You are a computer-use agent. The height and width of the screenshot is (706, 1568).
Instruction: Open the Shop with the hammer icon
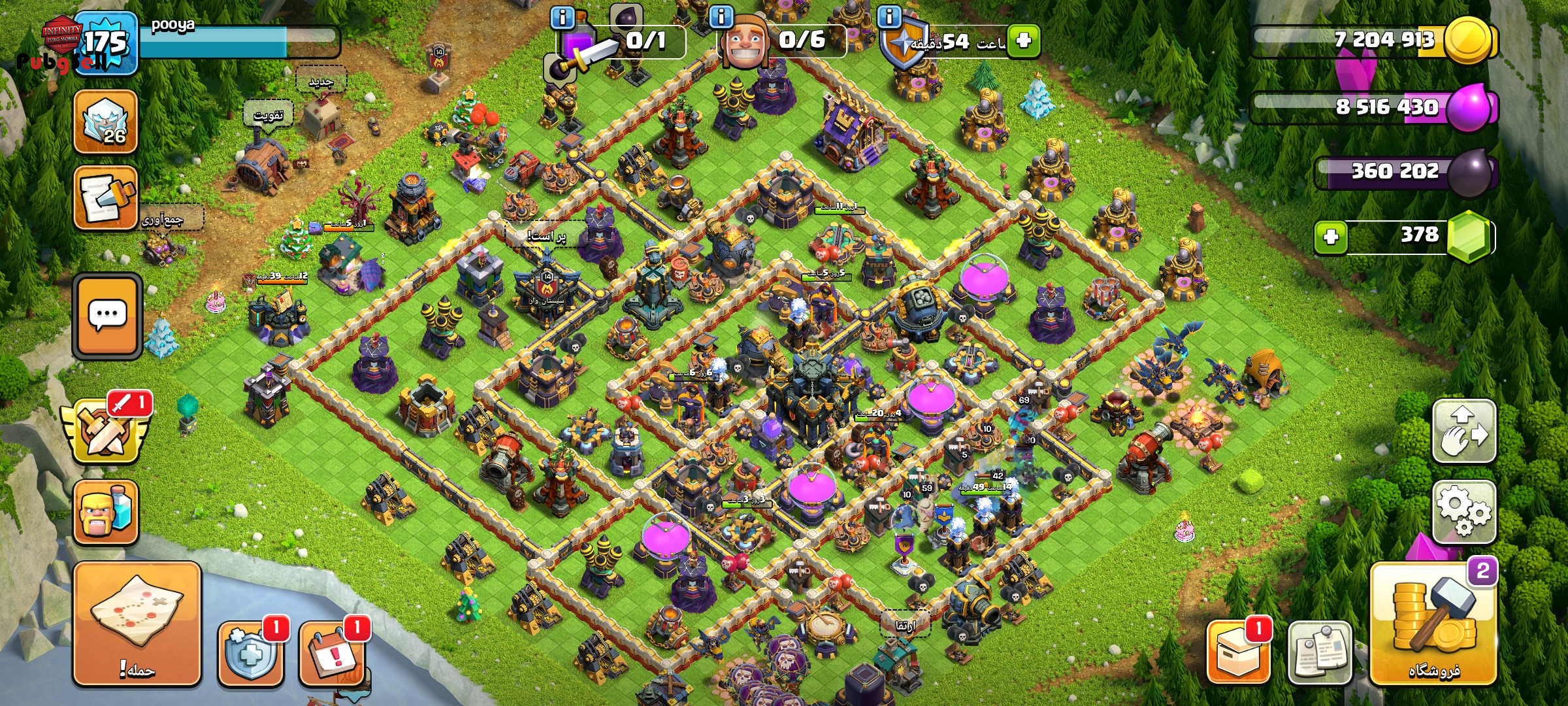click(1433, 624)
